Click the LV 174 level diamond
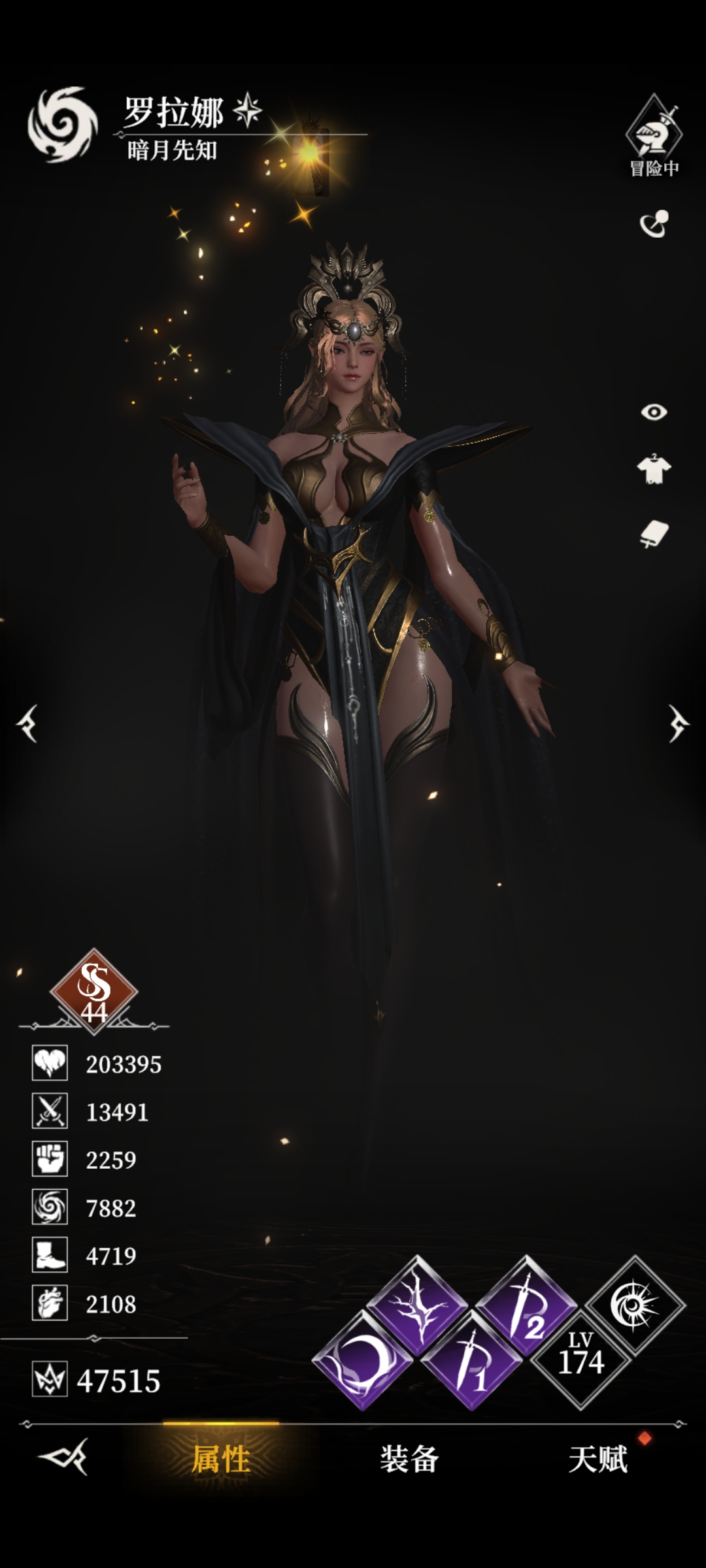 coord(580,1361)
